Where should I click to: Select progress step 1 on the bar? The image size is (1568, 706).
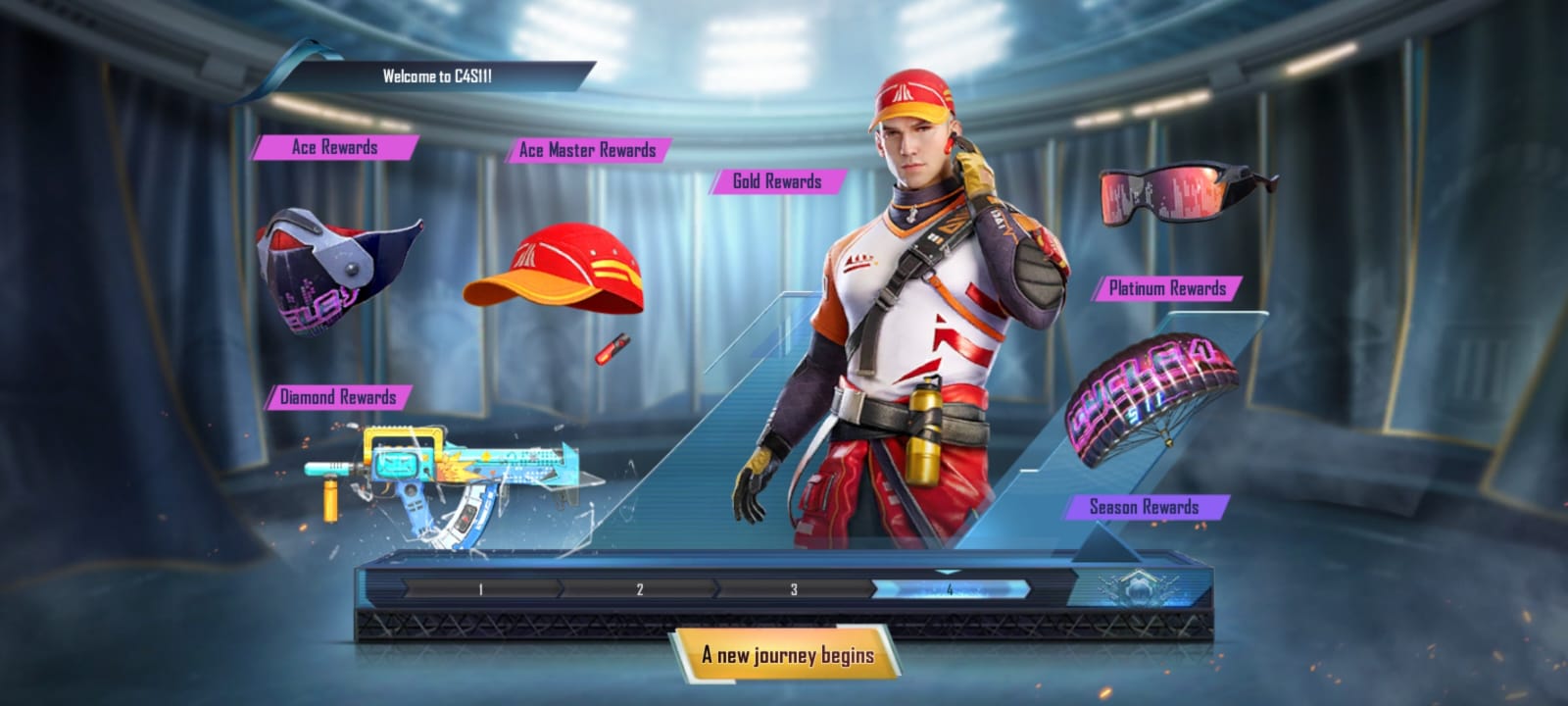(x=480, y=589)
